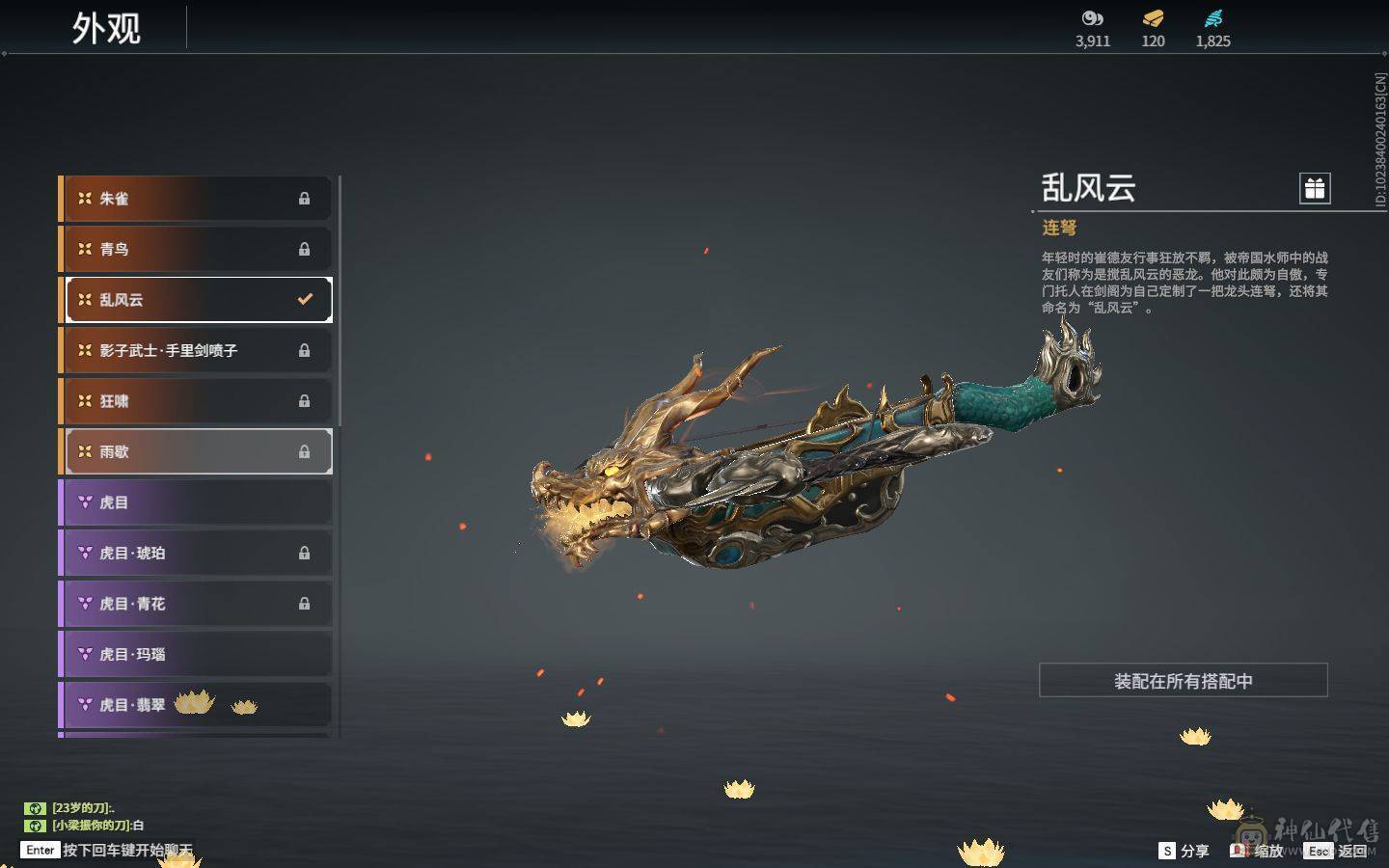Click the gold ingot currency icon
1389x868 pixels.
(1153, 18)
